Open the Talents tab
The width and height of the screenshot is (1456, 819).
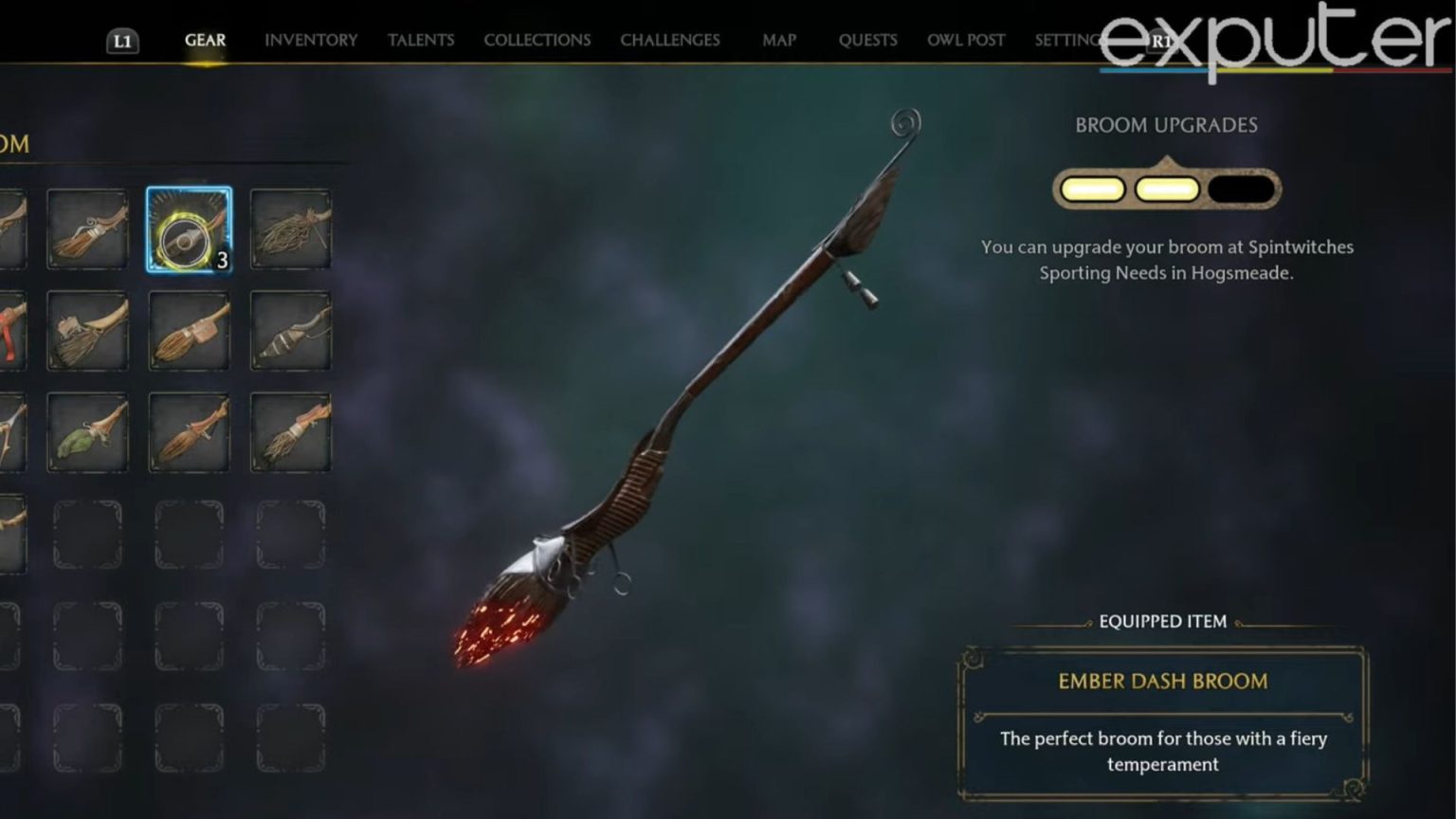point(421,40)
